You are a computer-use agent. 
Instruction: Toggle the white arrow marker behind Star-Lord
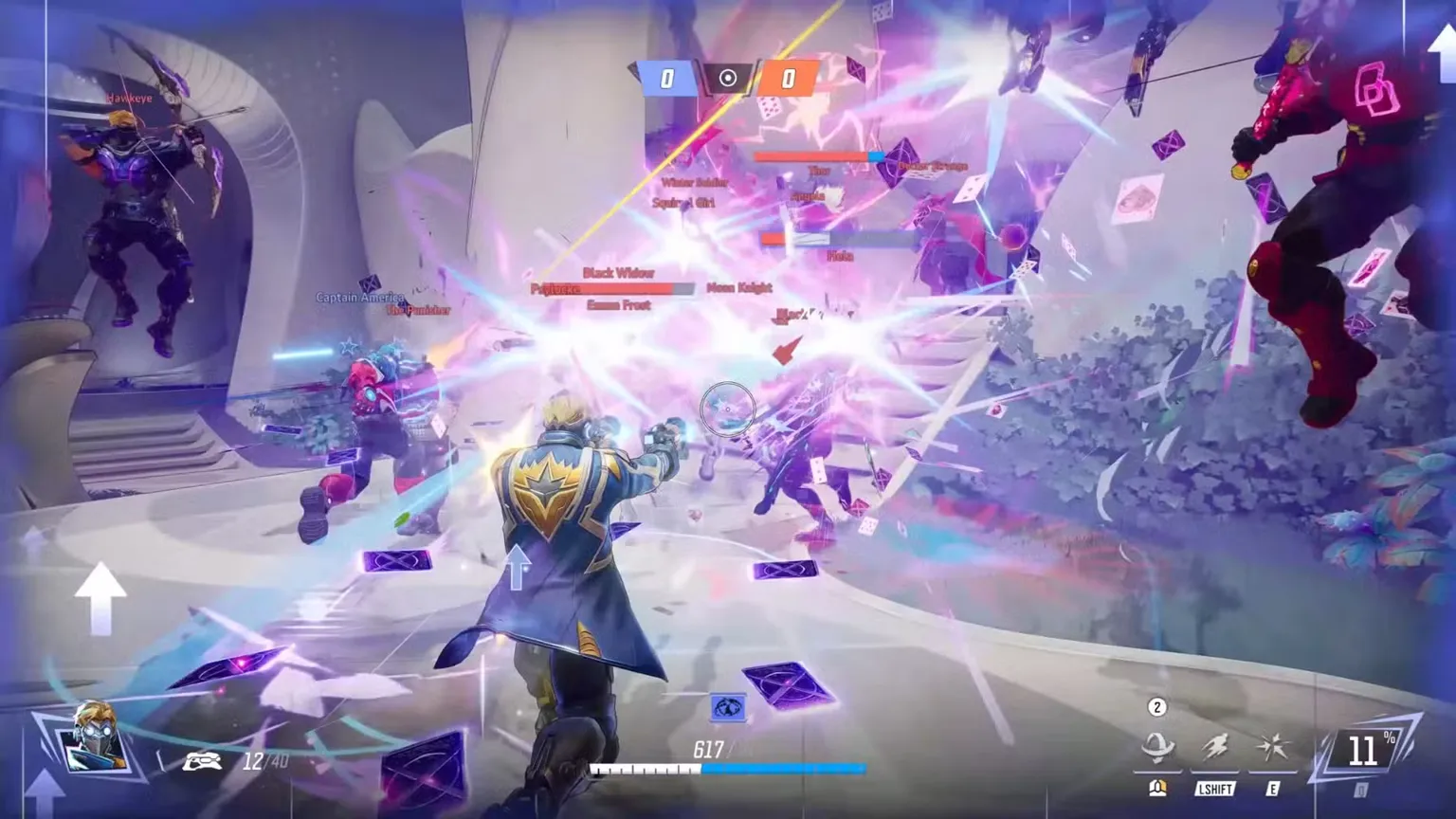(518, 569)
